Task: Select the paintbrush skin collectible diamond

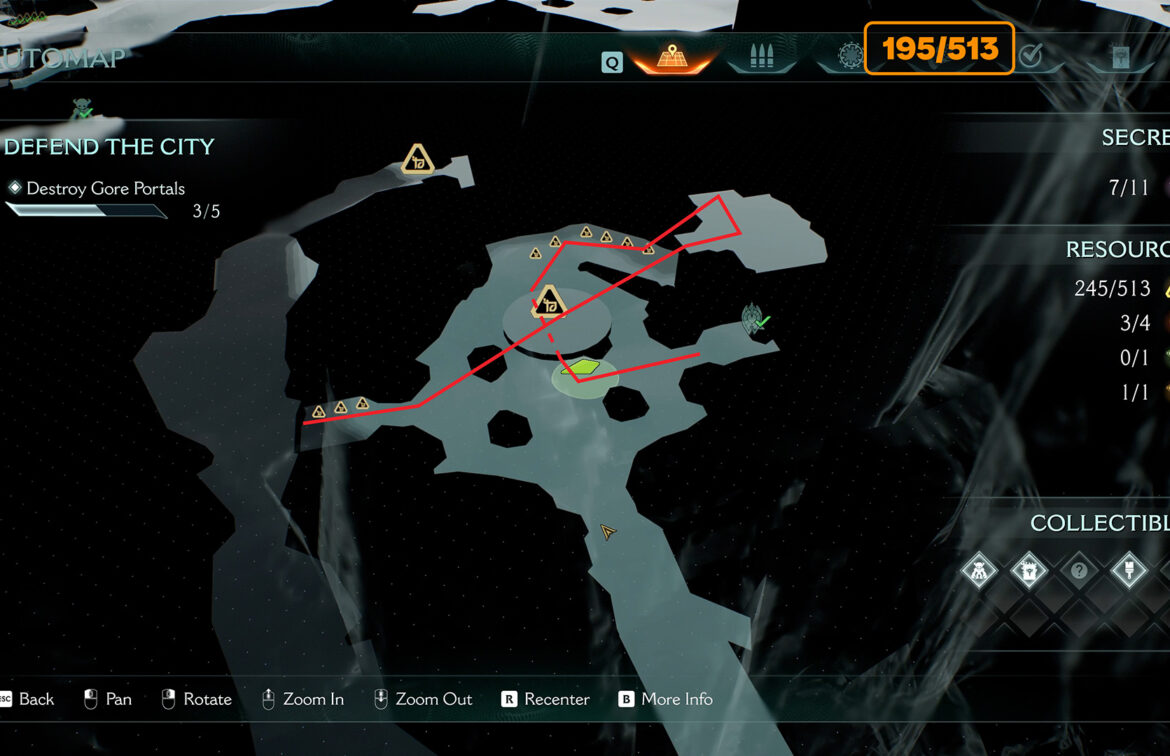Action: [x=1129, y=572]
